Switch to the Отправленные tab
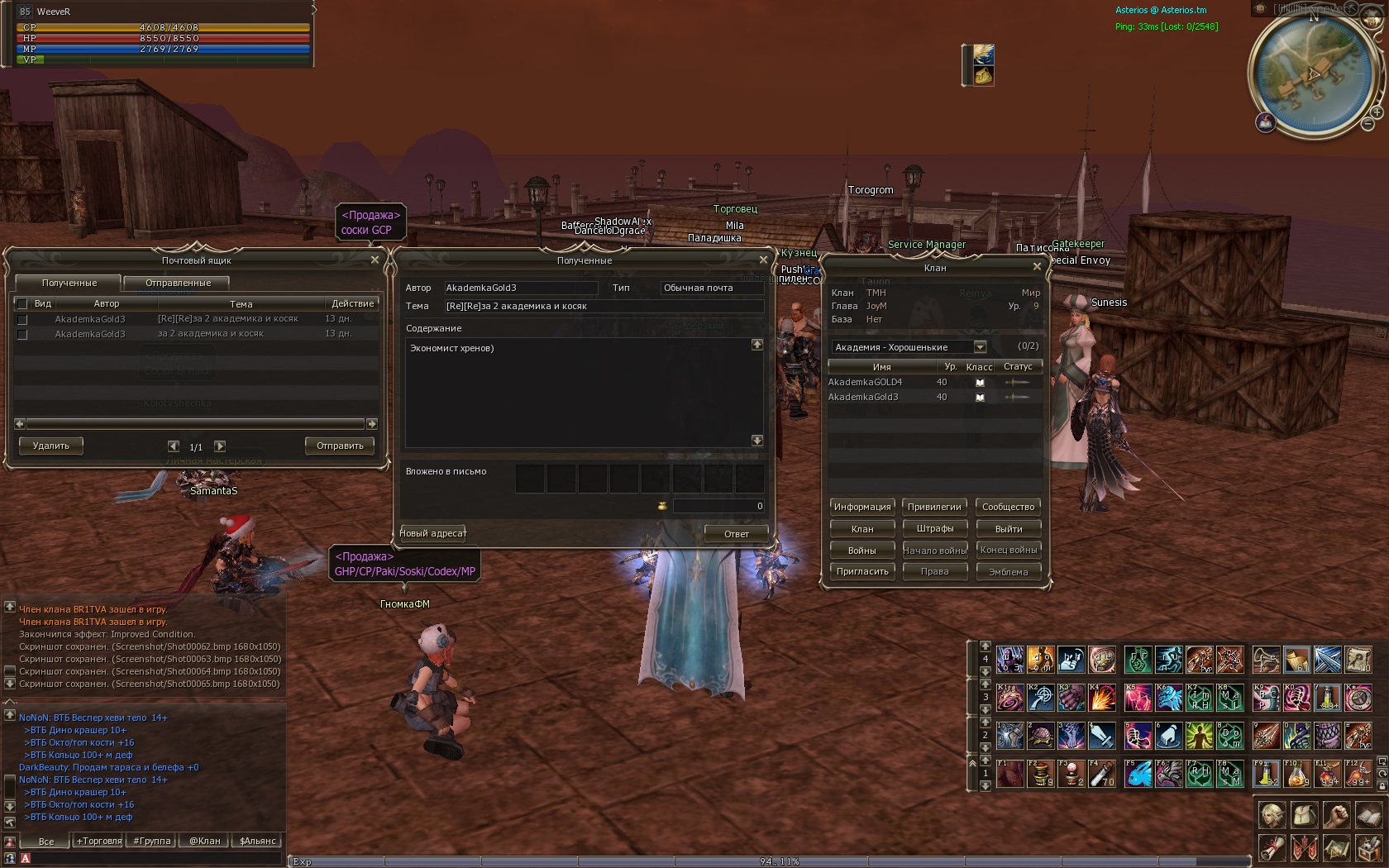 click(178, 283)
